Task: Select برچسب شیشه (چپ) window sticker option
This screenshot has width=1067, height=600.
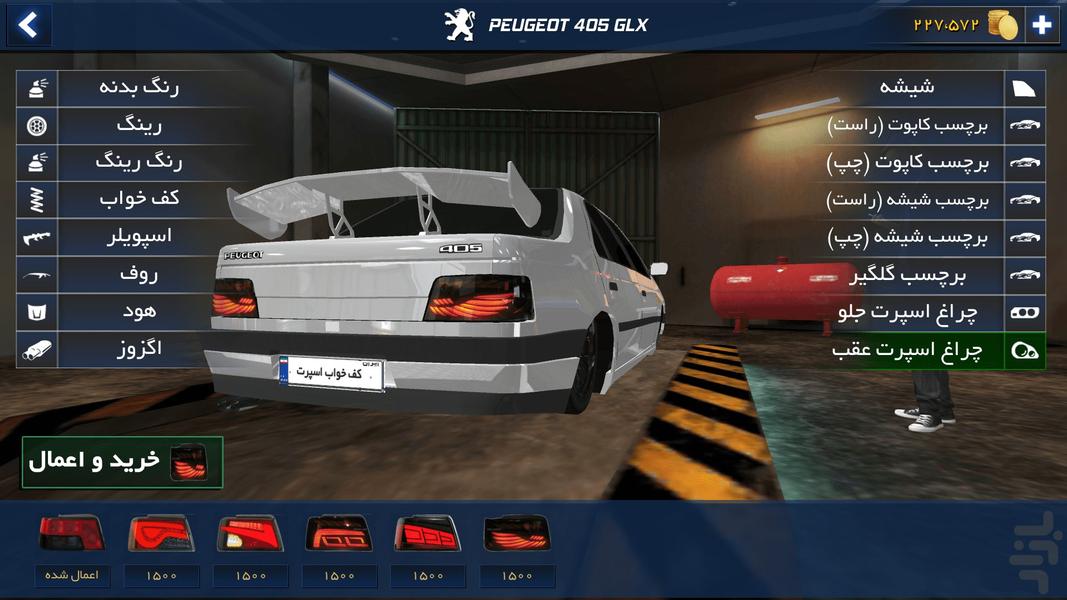Action: (907, 237)
